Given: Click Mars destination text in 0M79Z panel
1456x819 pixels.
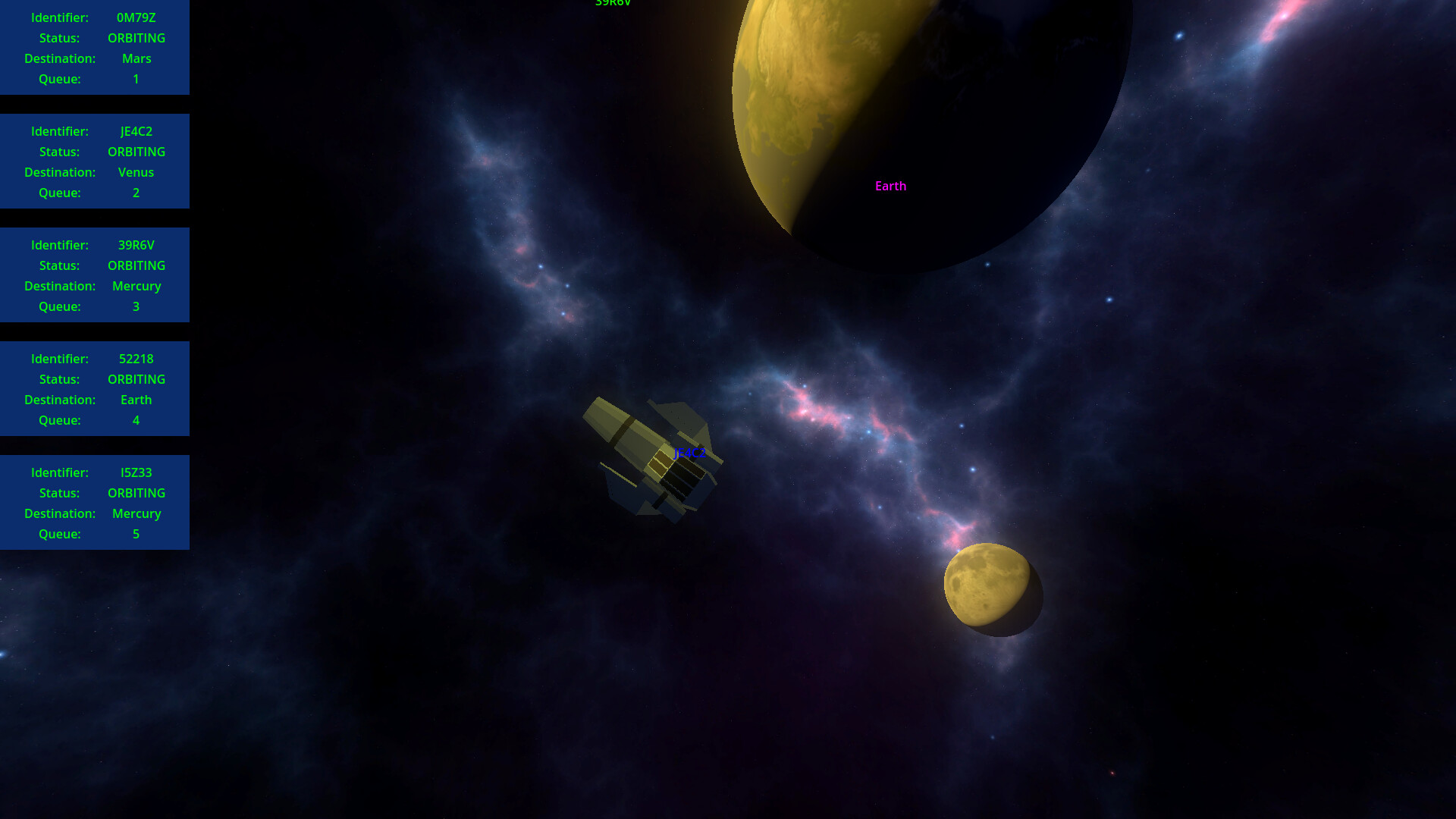Looking at the screenshot, I should tap(136, 58).
